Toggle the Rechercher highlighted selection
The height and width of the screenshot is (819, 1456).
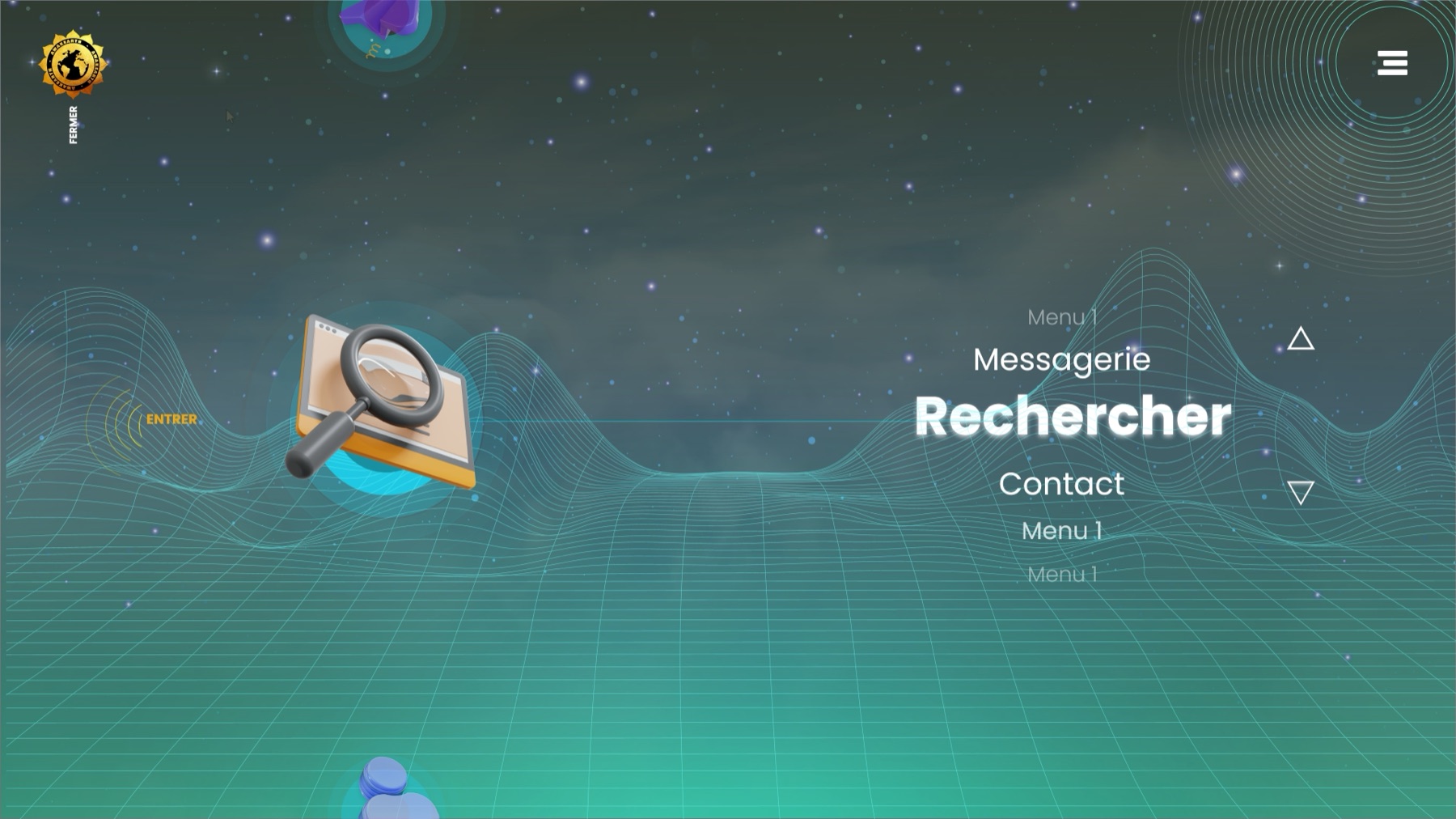click(x=1072, y=417)
